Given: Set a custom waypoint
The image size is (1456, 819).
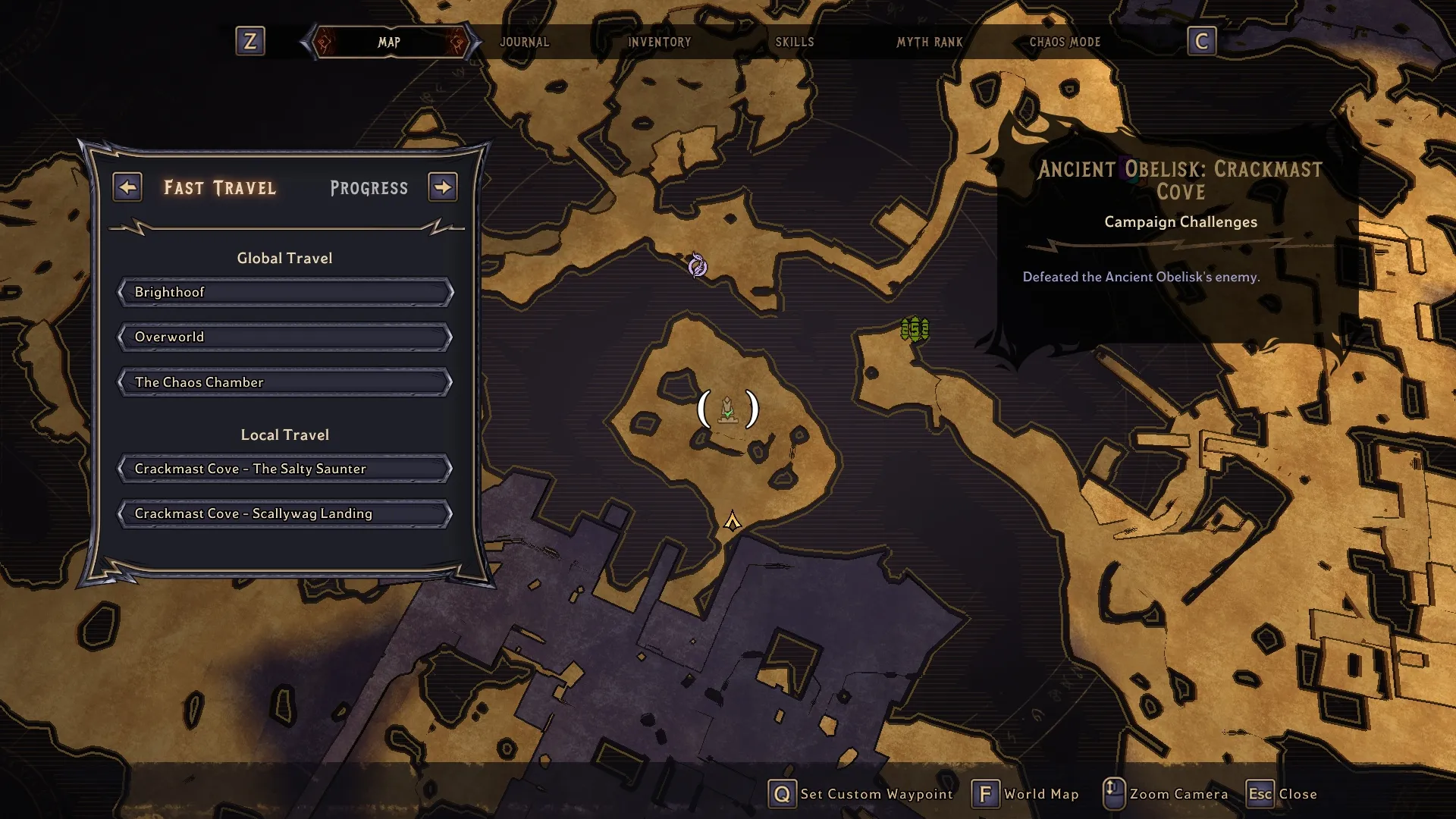Looking at the screenshot, I should (x=860, y=794).
